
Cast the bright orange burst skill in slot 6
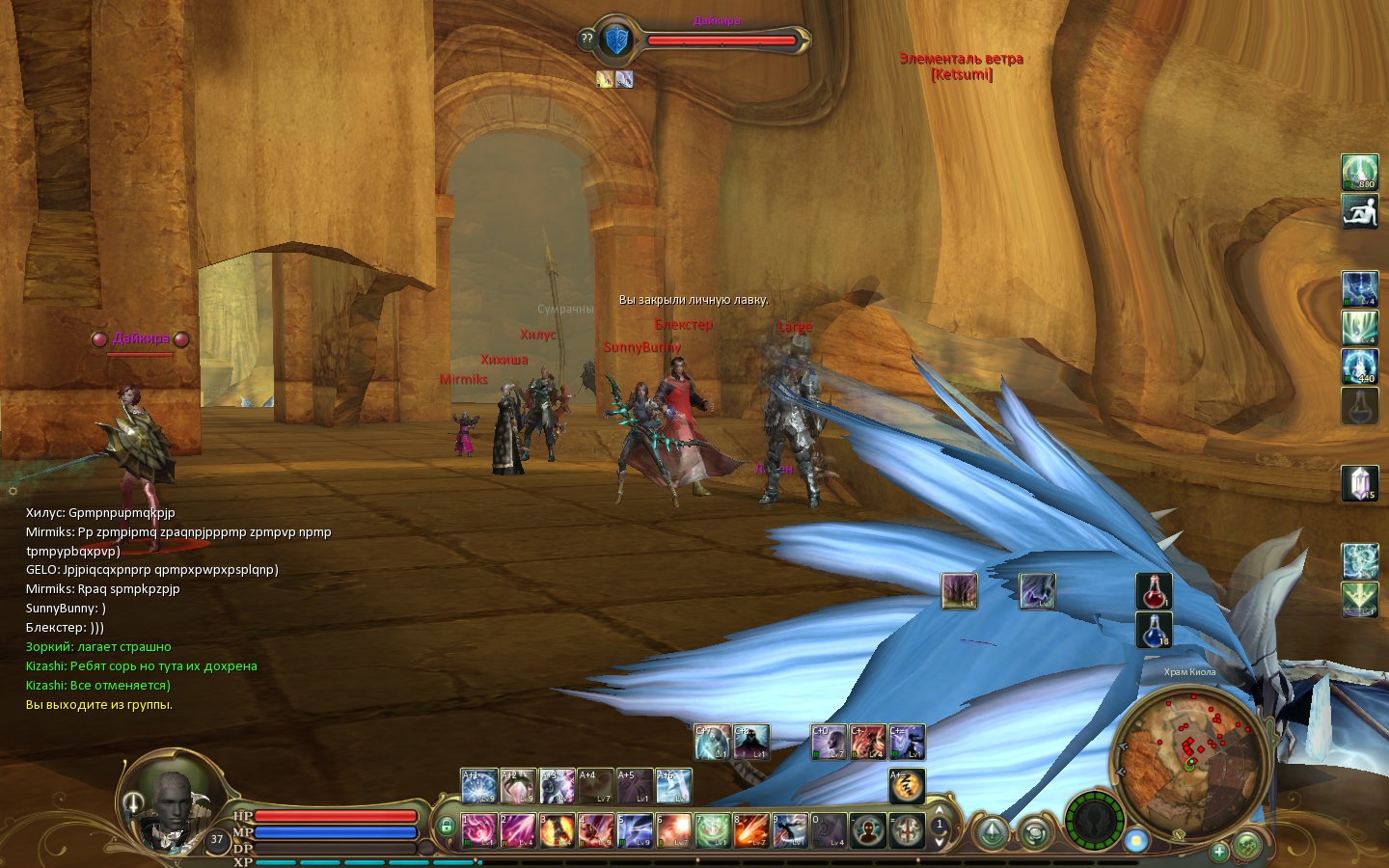pos(673,829)
